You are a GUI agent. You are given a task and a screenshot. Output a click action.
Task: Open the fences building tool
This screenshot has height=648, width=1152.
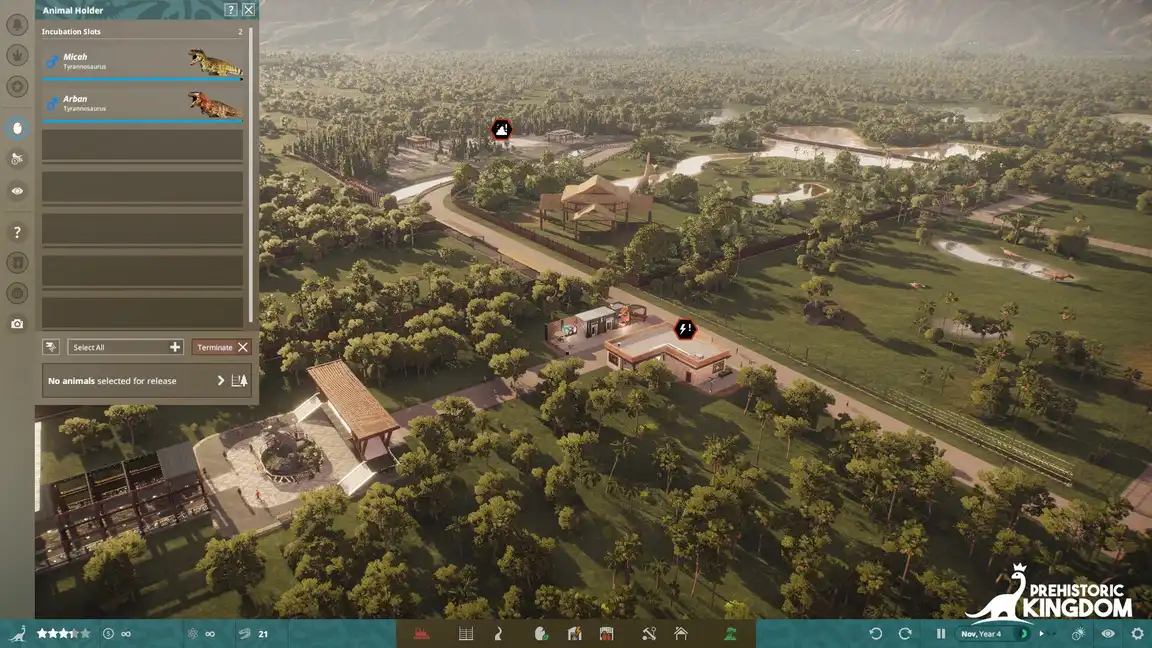(x=466, y=633)
